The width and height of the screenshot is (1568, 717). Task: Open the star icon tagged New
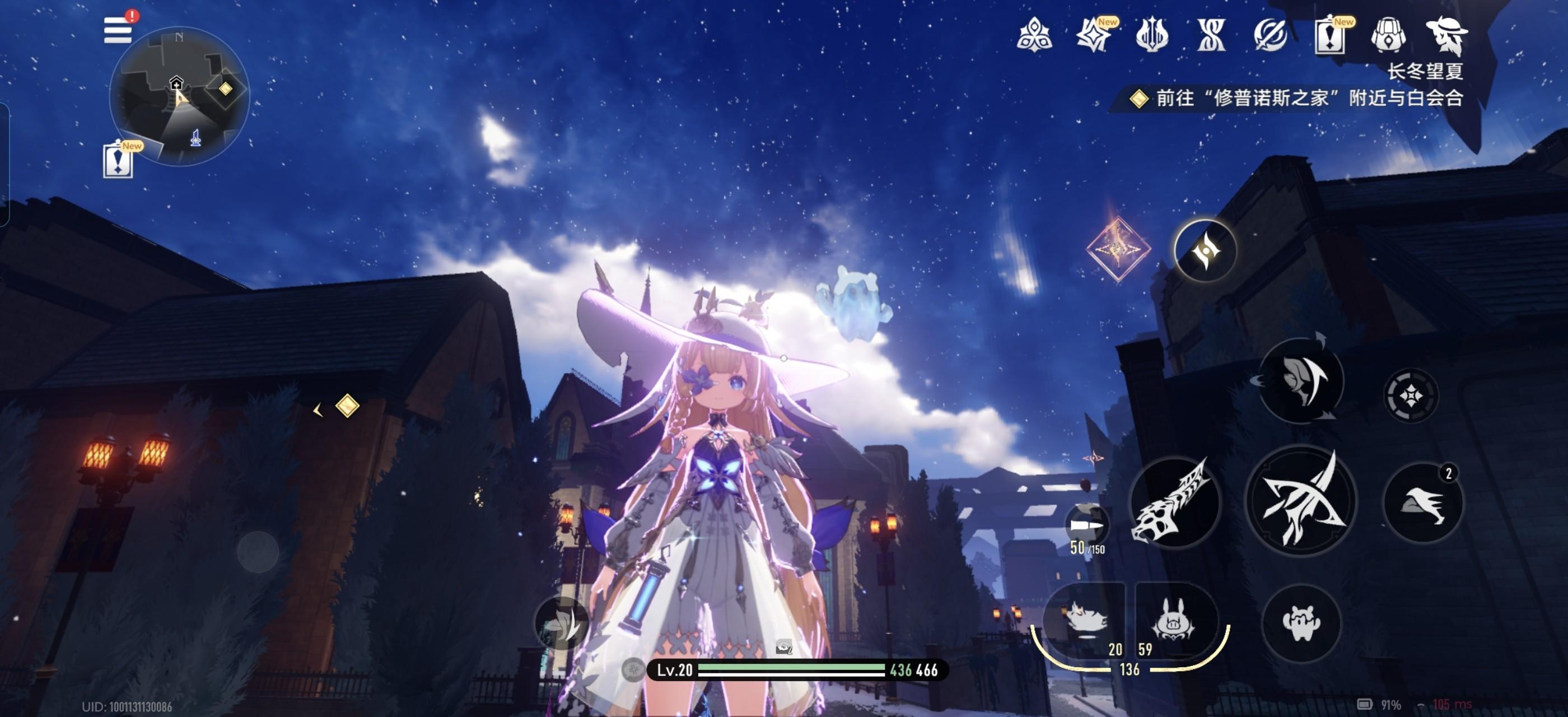pyautogui.click(x=1094, y=35)
